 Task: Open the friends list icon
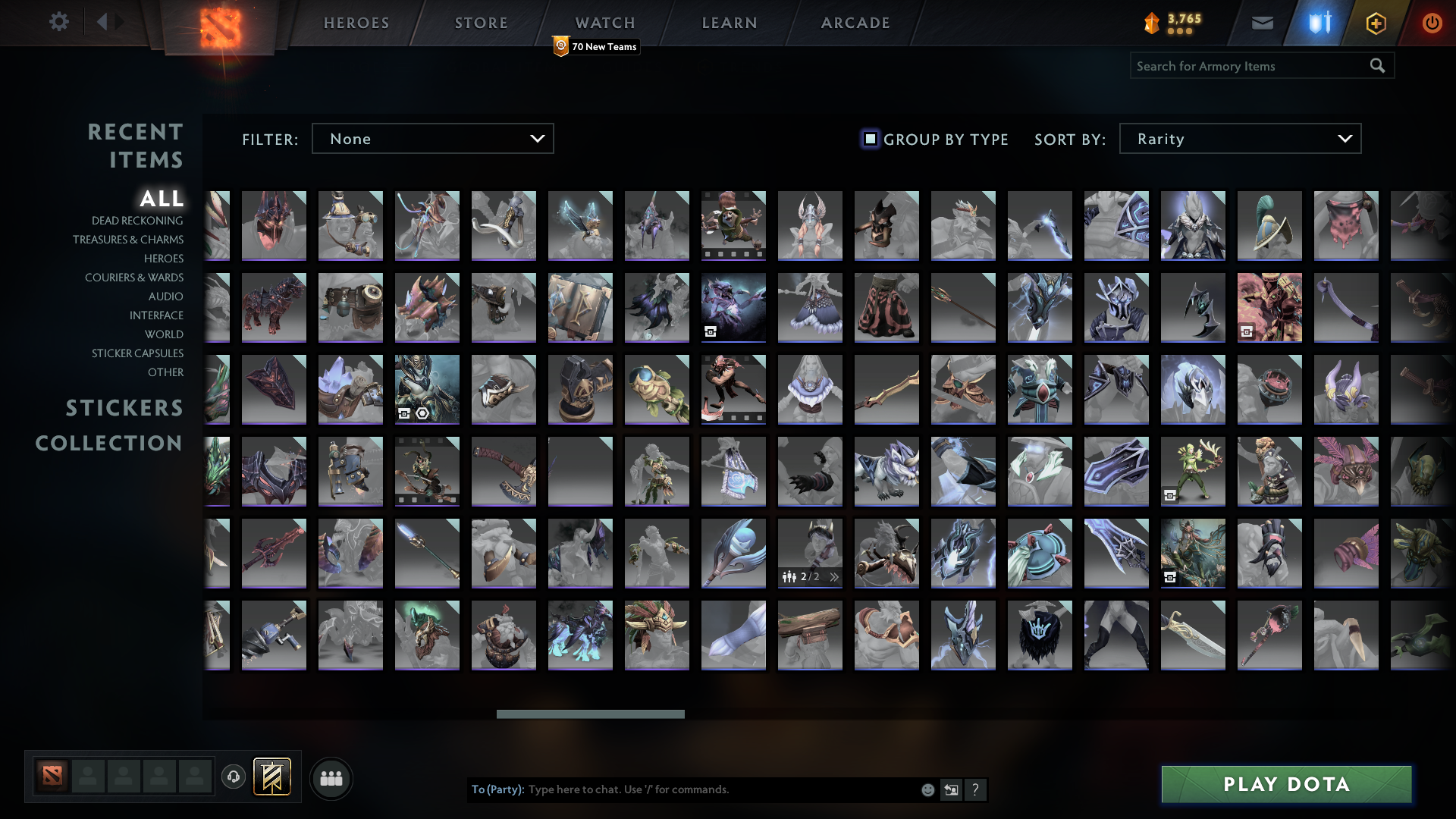coord(331,777)
